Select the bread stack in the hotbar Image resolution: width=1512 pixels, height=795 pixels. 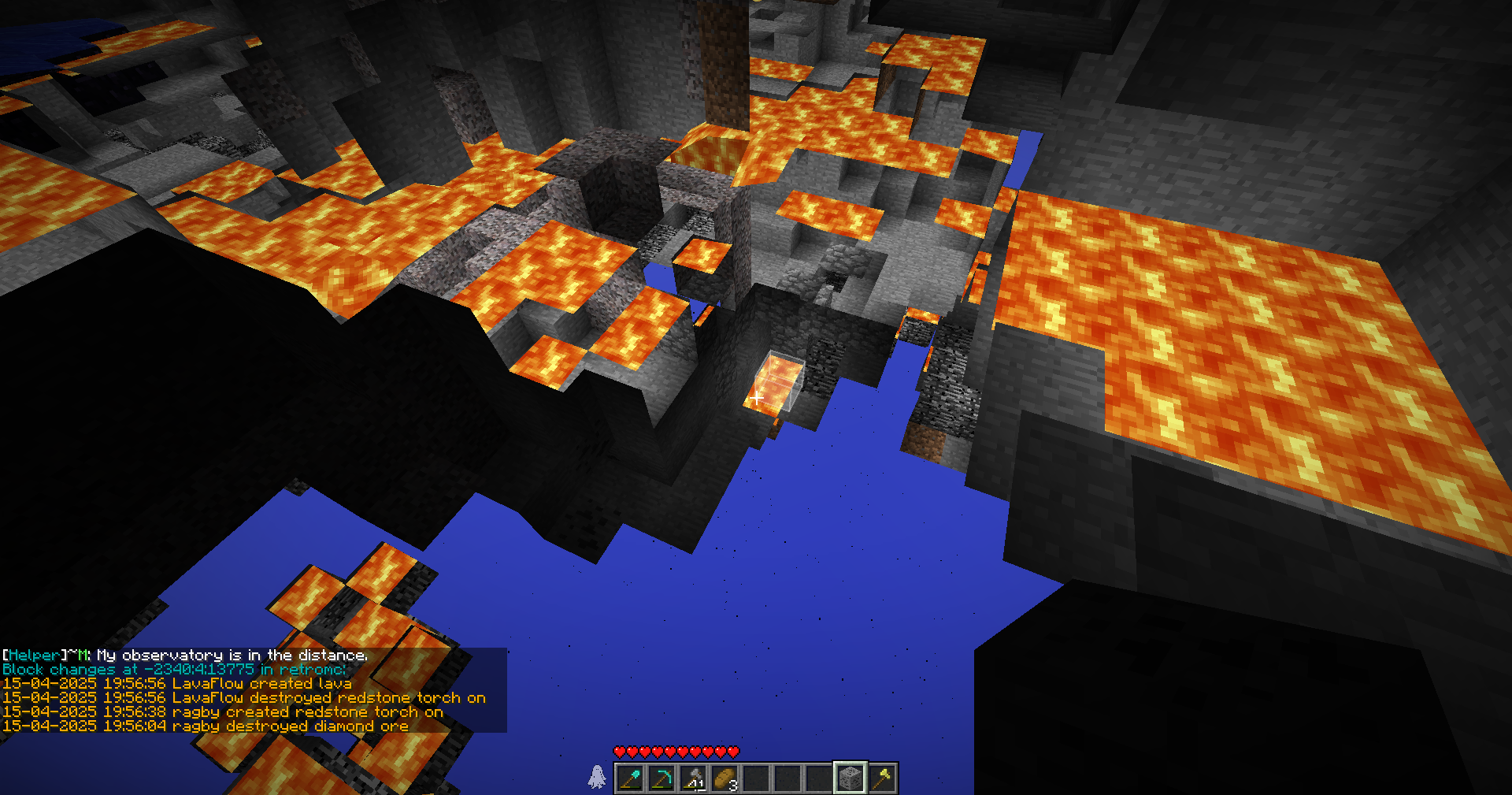tap(724, 778)
